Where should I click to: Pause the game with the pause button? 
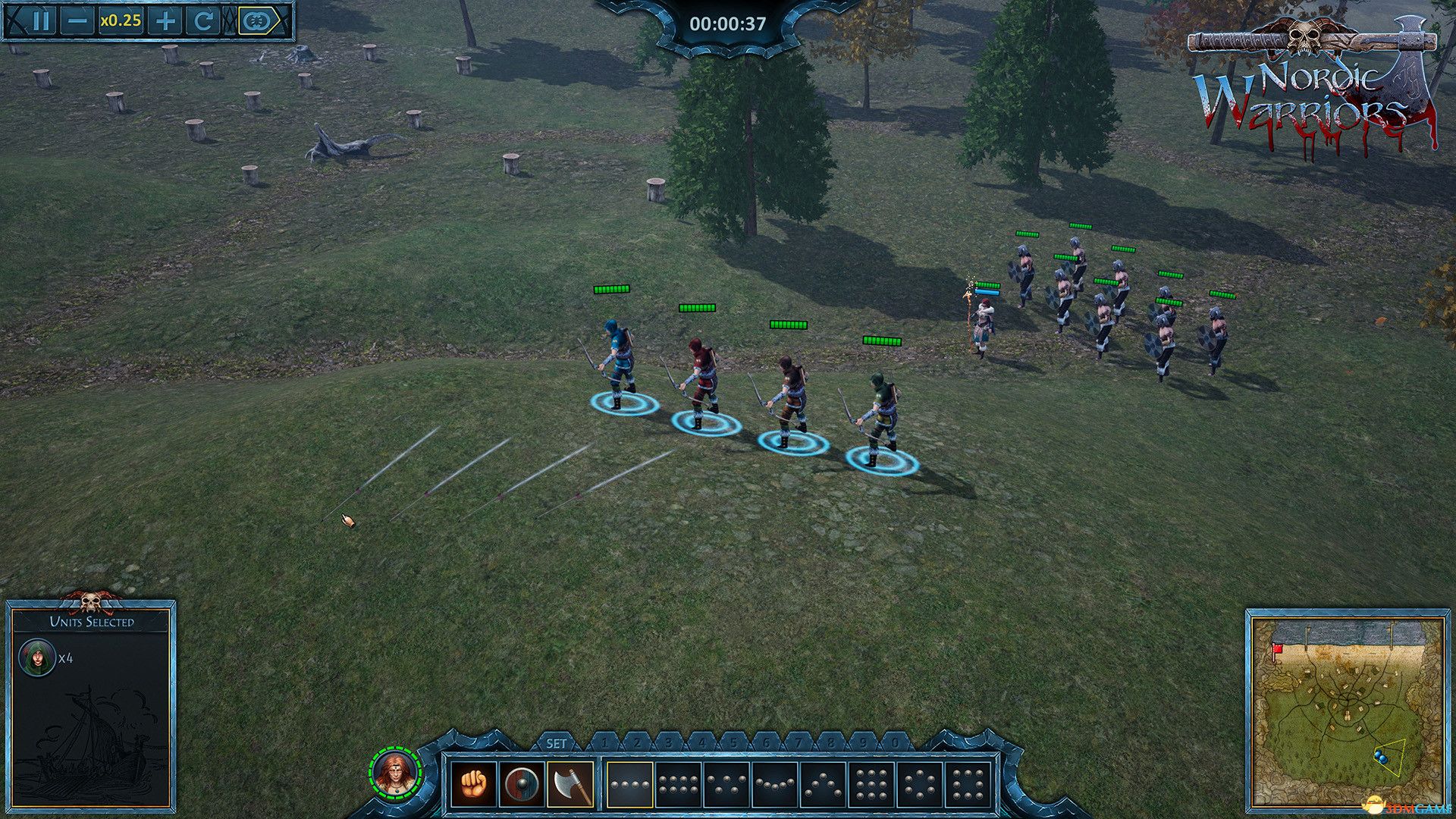tap(40, 20)
